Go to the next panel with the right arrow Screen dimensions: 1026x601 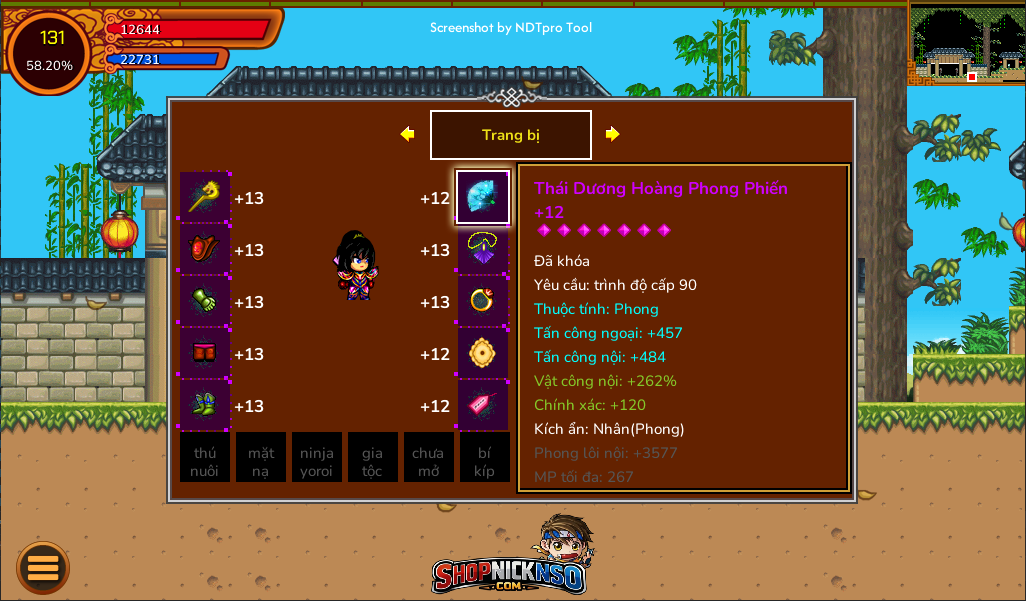pyautogui.click(x=613, y=134)
